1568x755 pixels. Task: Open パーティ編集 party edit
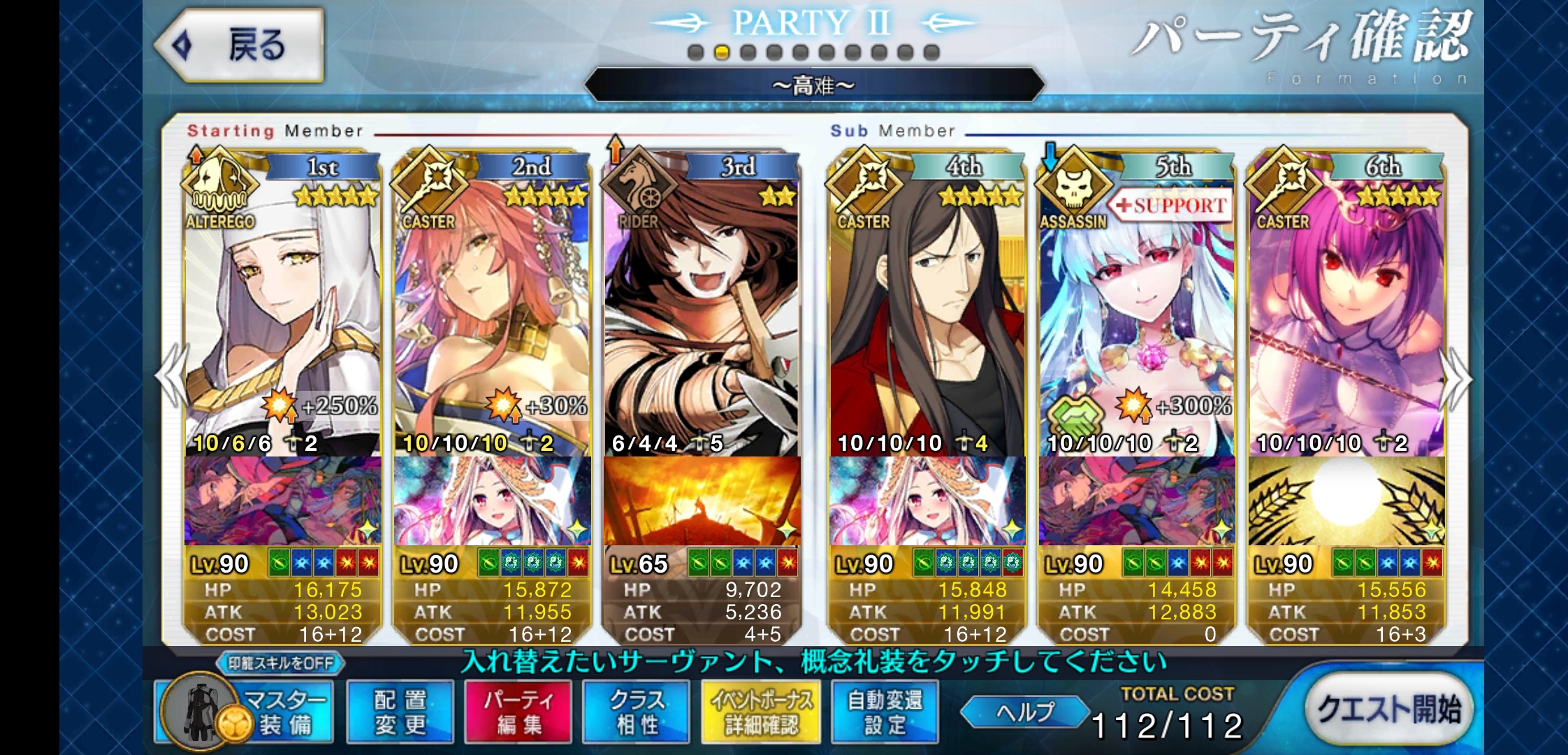(x=518, y=712)
